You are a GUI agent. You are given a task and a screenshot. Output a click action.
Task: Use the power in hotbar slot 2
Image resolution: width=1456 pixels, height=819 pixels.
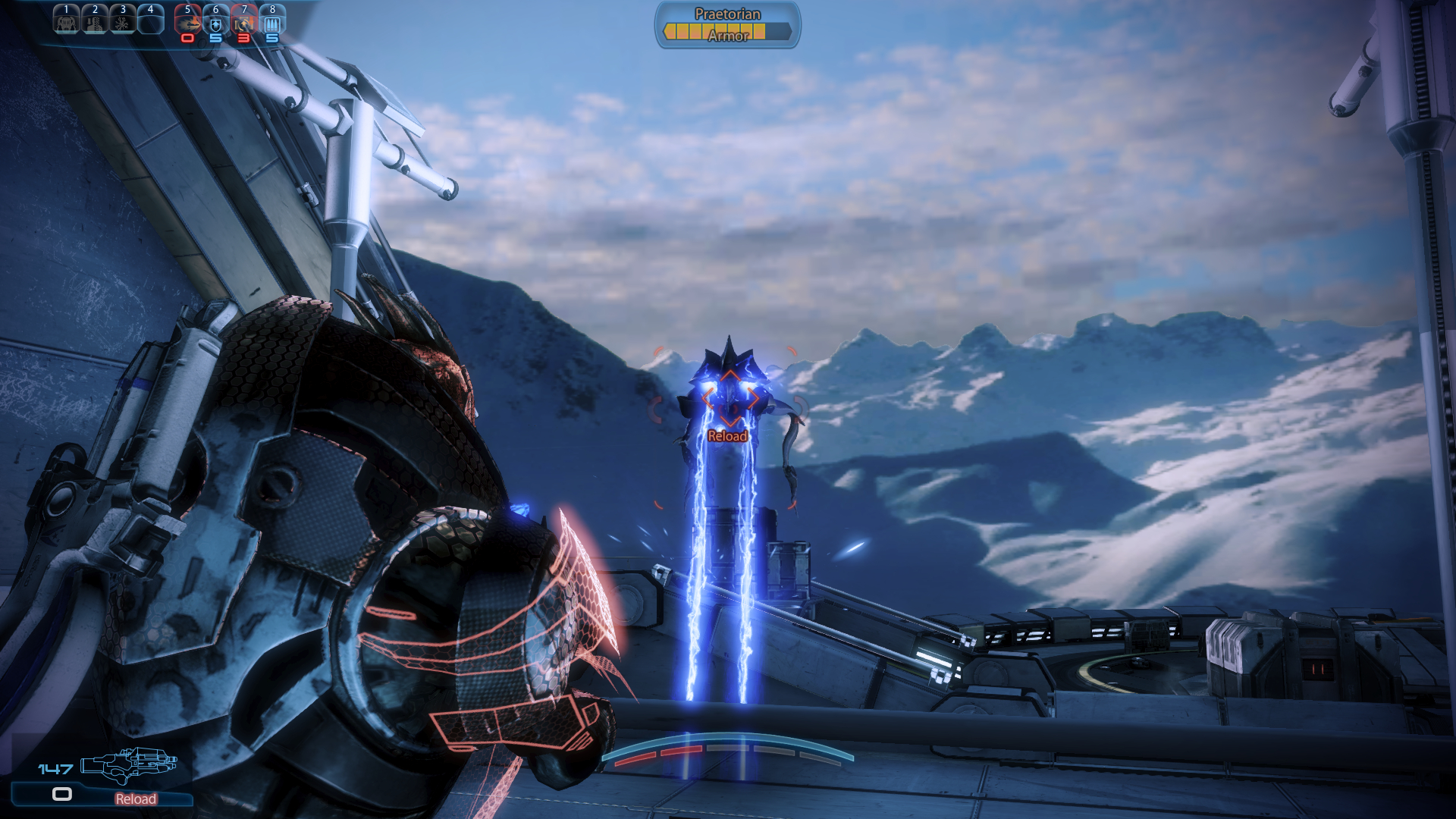95,21
